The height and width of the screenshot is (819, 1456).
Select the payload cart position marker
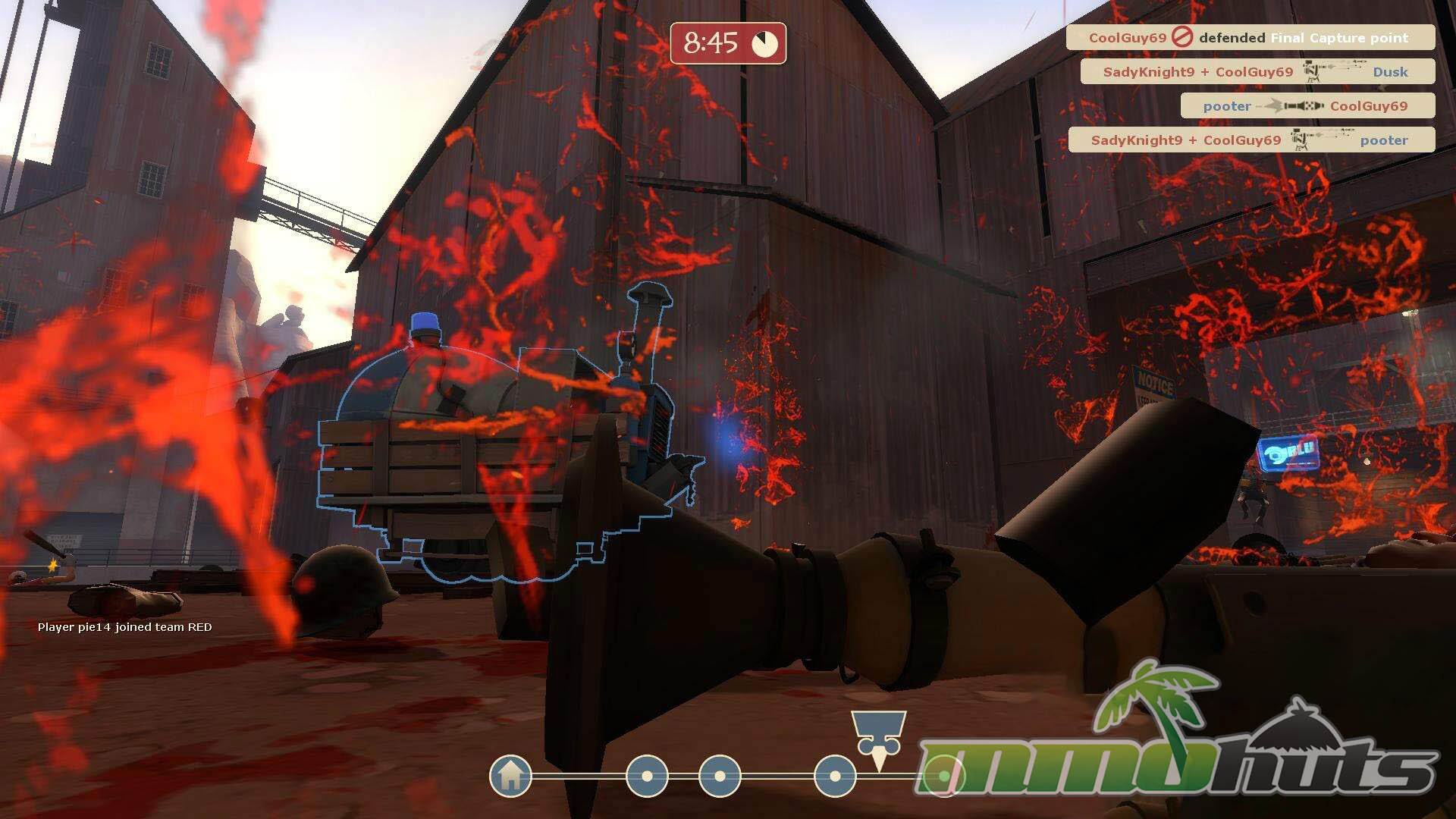[878, 736]
